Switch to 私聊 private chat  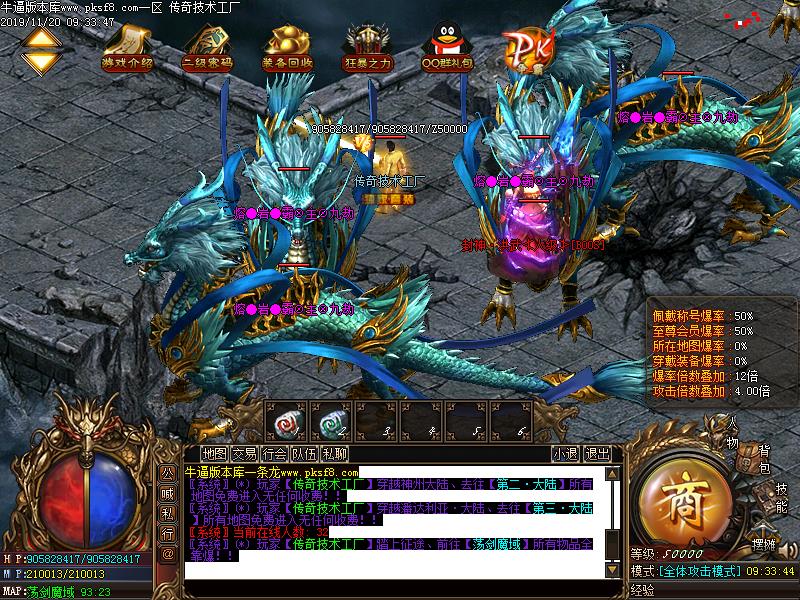coord(335,453)
